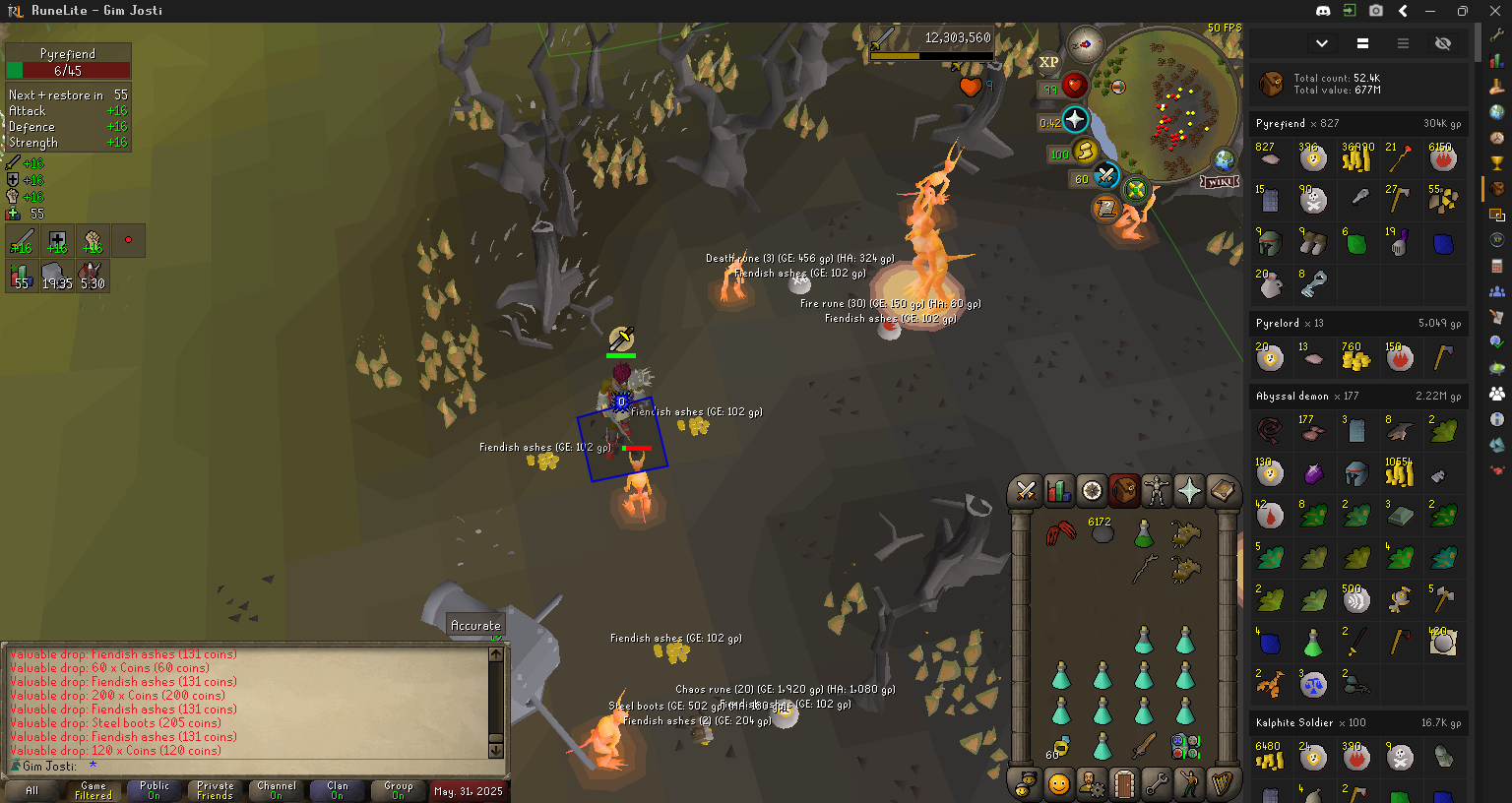
Task: Show the All chat tab
Action: tap(32, 790)
